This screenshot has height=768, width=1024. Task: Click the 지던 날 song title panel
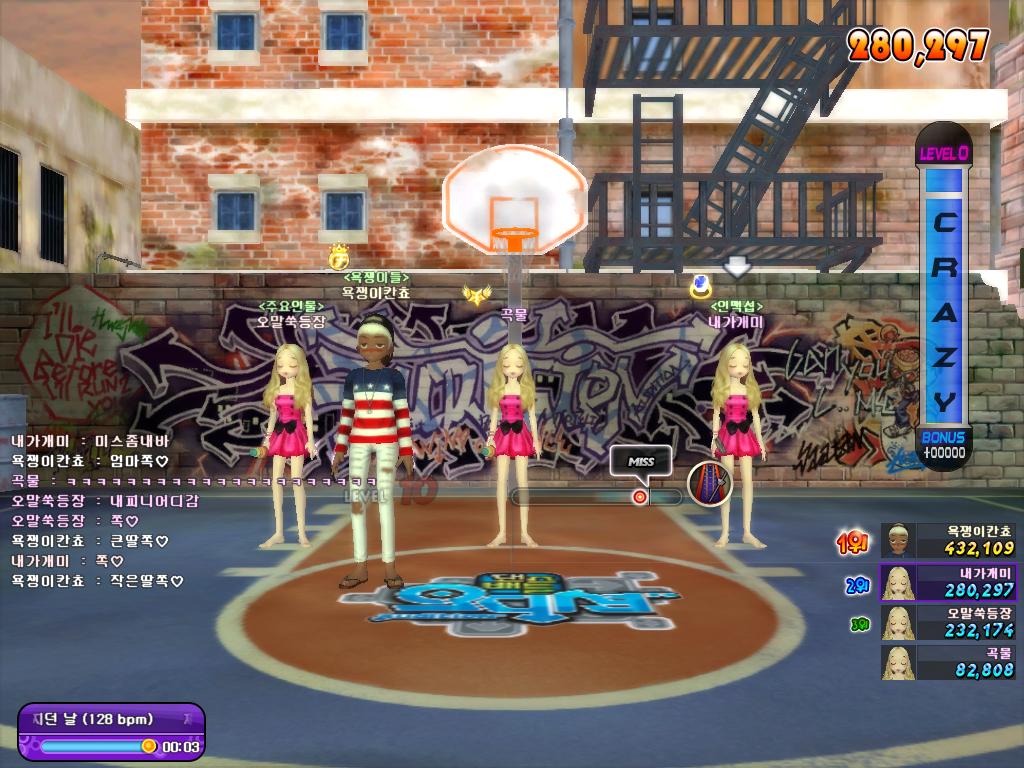(x=110, y=719)
